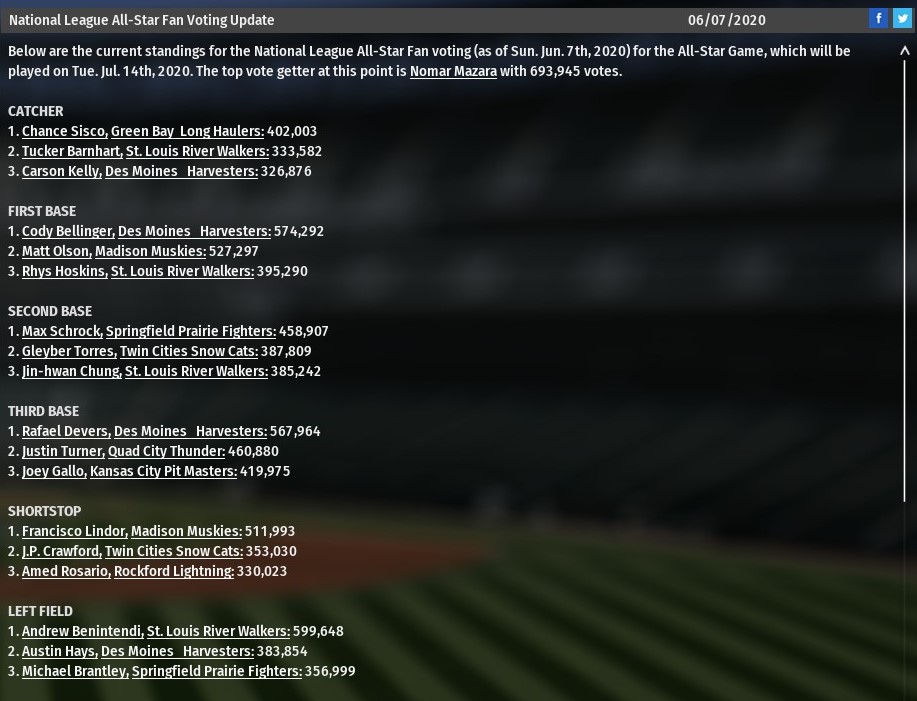Select Andrew Benintendi's player link
Viewport: 917px width, 701px height.
tap(82, 631)
